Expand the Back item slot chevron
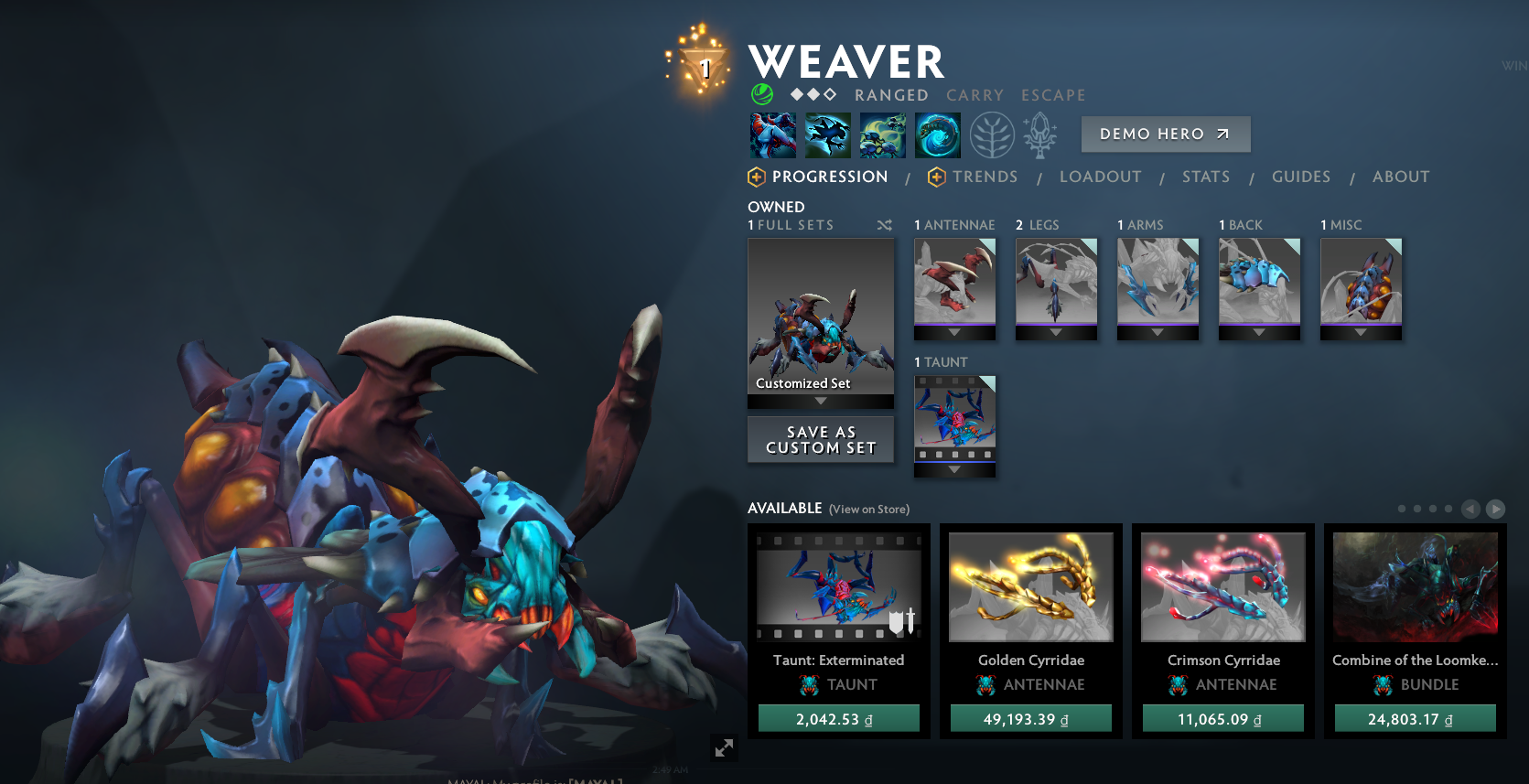This screenshot has width=1529, height=784. click(x=1259, y=331)
